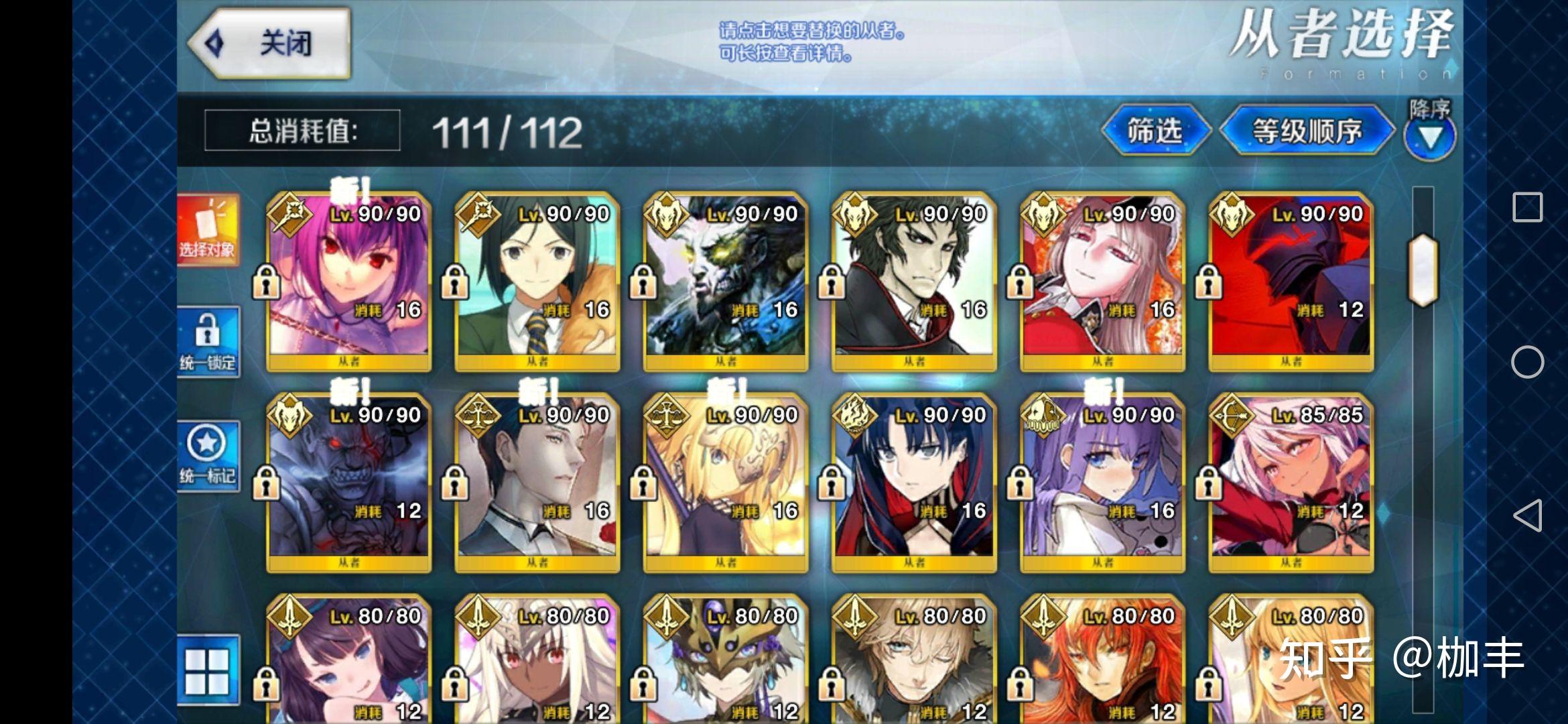Tap the 统一锁定 lock button
The height and width of the screenshot is (724, 1568).
point(208,342)
